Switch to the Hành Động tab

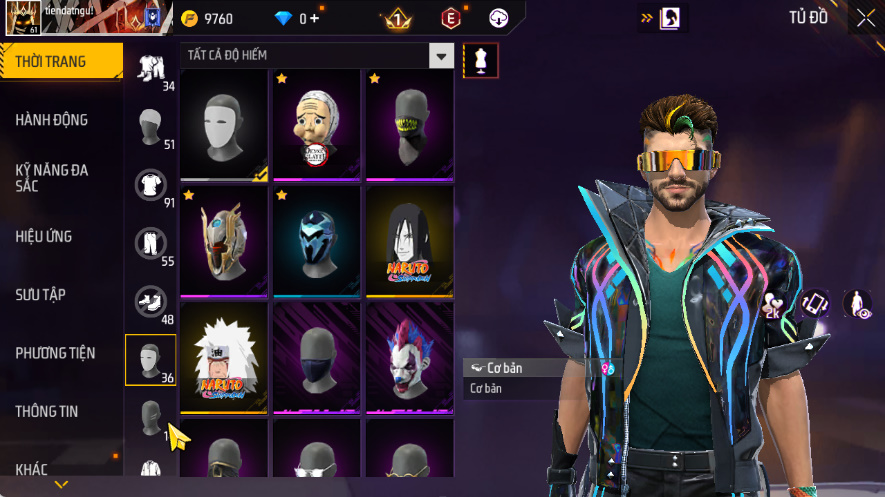coord(52,120)
